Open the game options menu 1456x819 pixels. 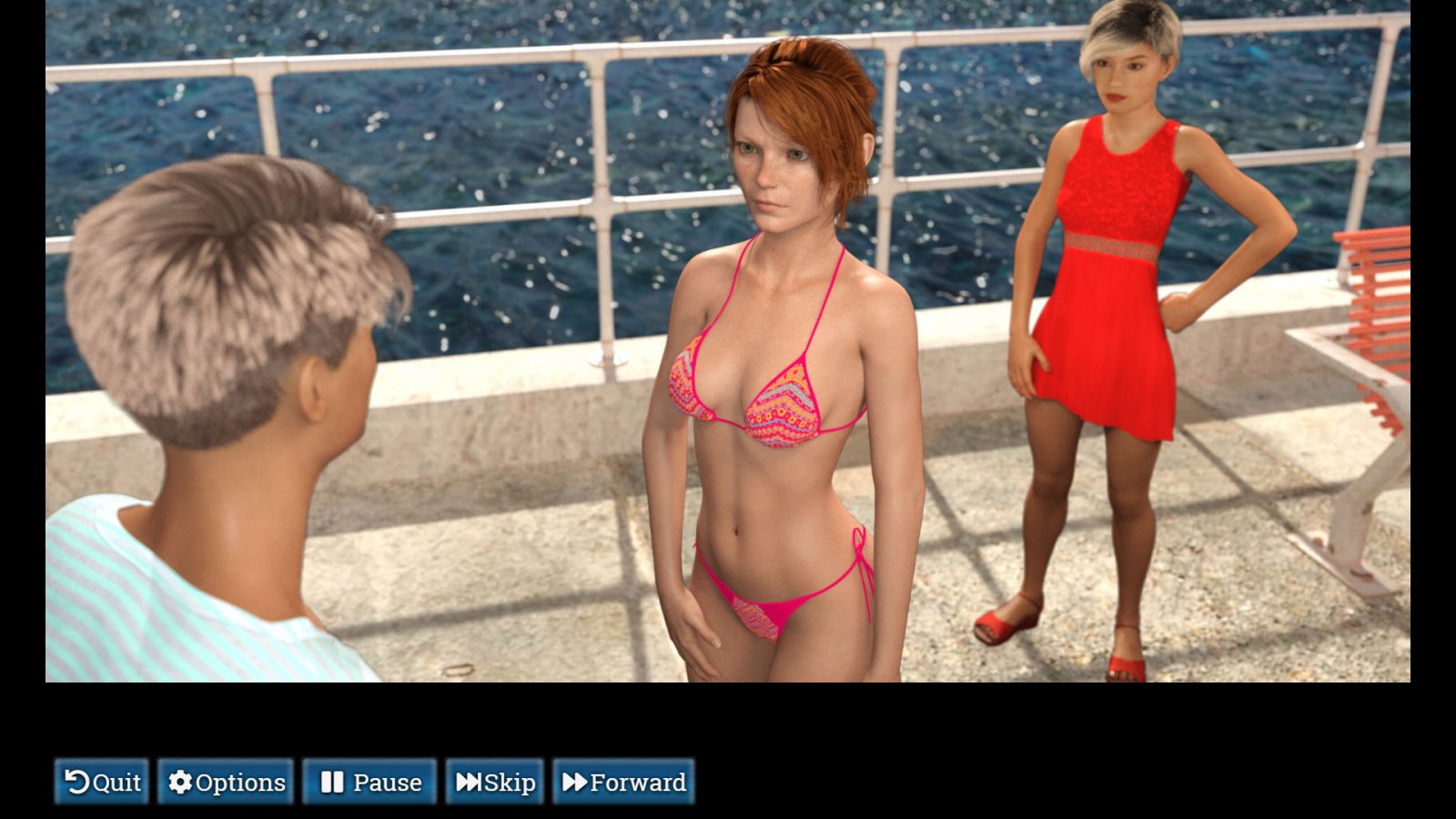[x=227, y=782]
